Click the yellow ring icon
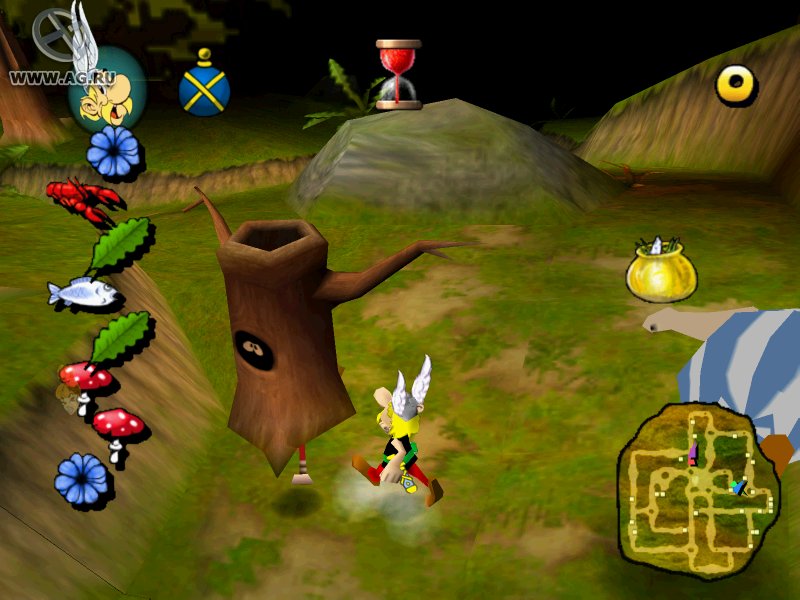The image size is (800, 600). (736, 85)
